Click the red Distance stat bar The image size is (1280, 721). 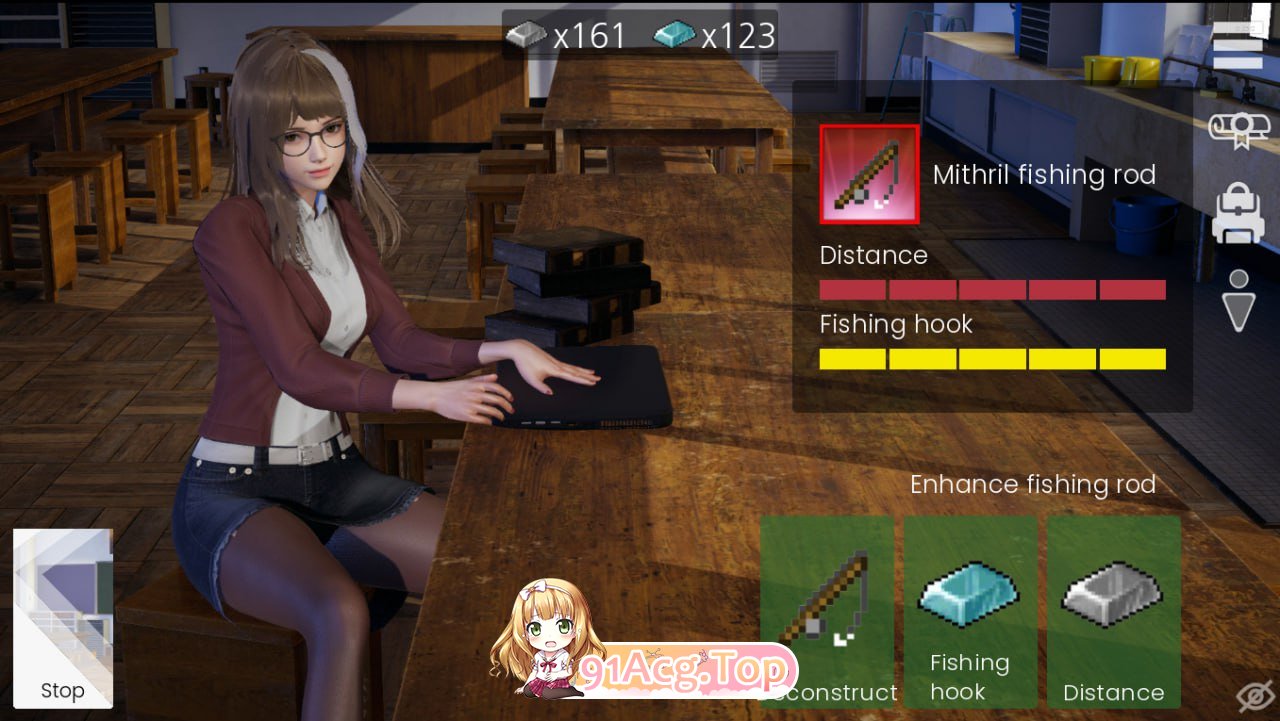point(992,289)
